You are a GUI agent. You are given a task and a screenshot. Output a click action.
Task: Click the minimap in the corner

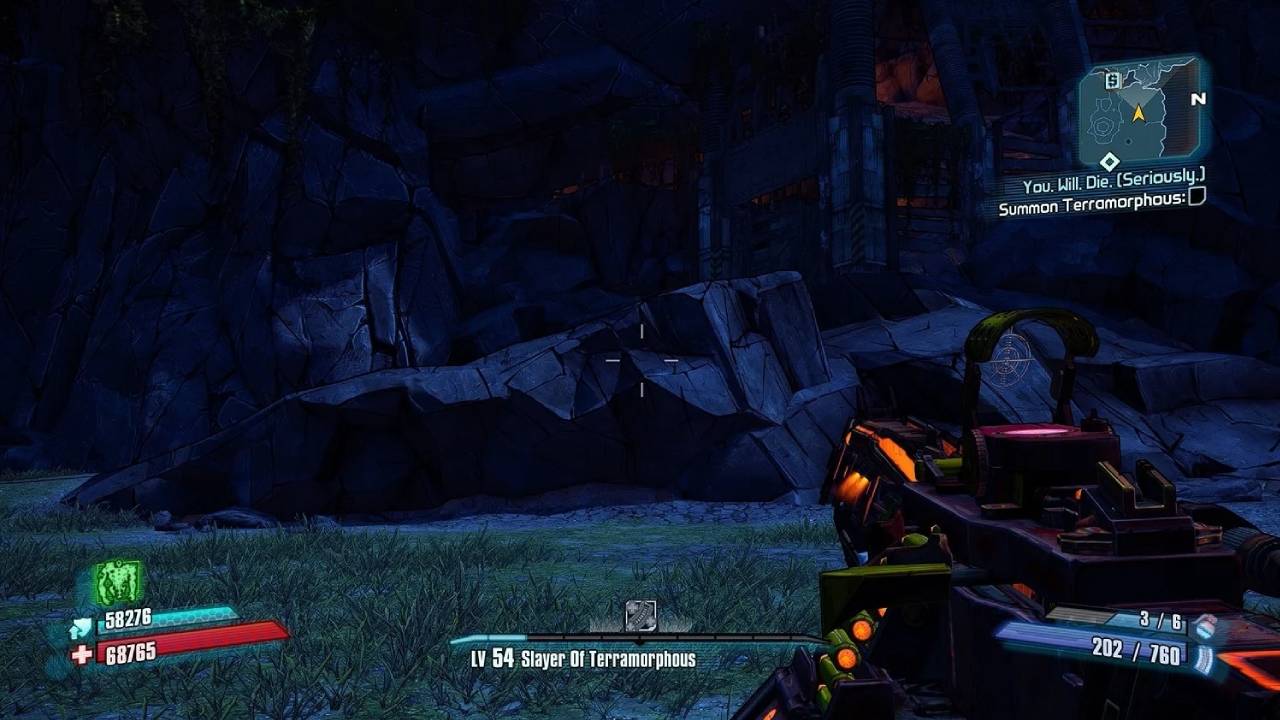pos(1139,112)
